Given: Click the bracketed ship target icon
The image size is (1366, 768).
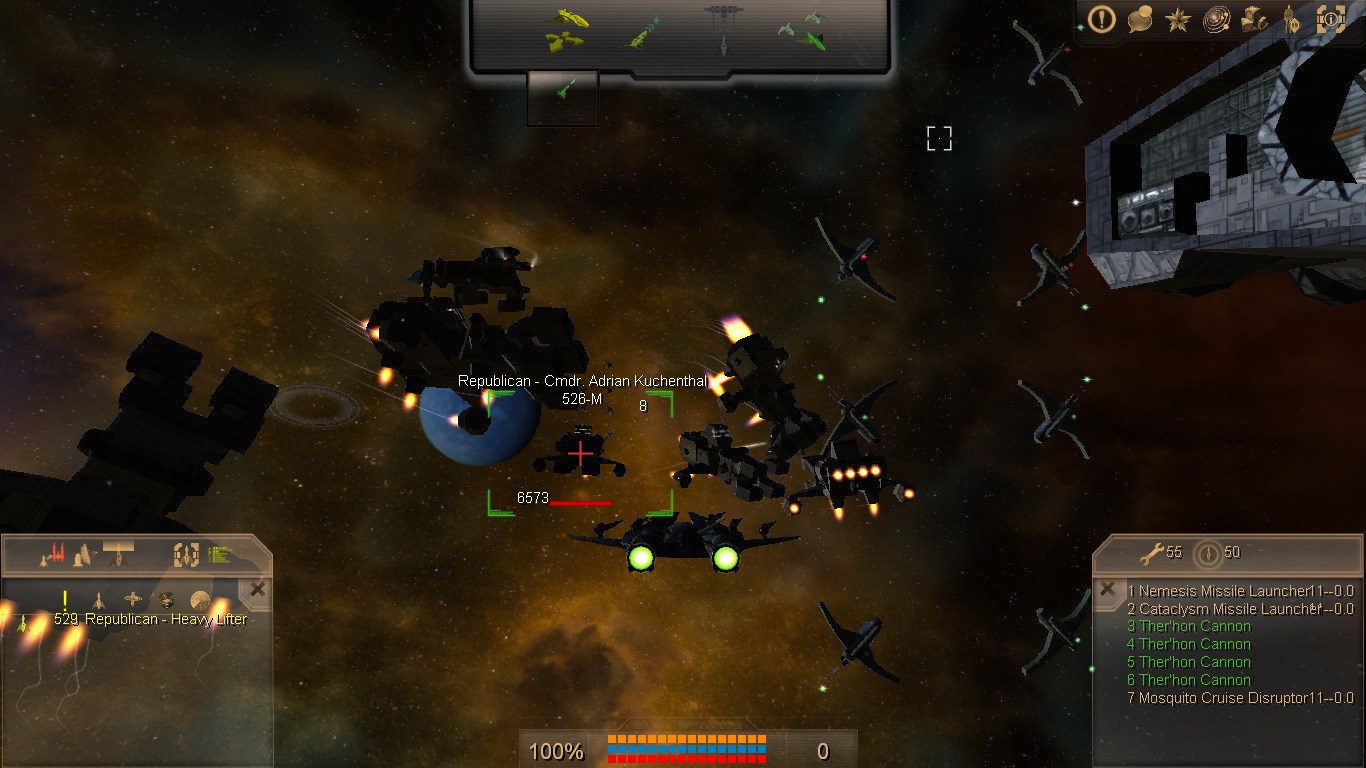Looking at the screenshot, I should click(x=187, y=554).
